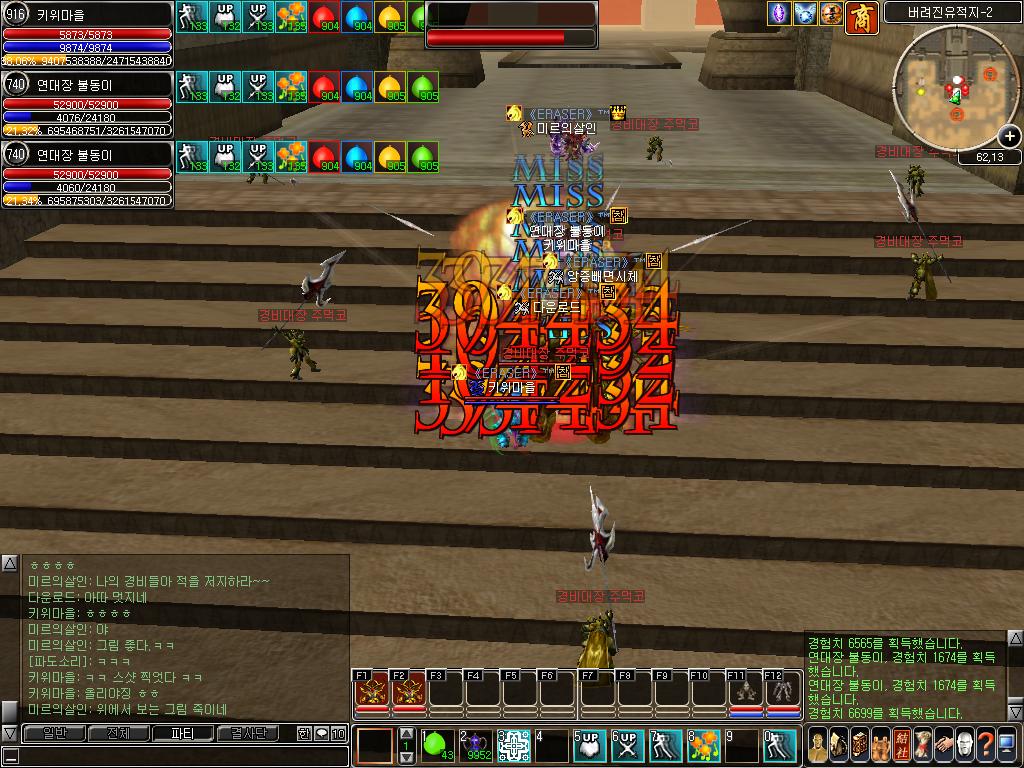Show the 결사단 chat channel
1024x768 pixels.
point(248,734)
